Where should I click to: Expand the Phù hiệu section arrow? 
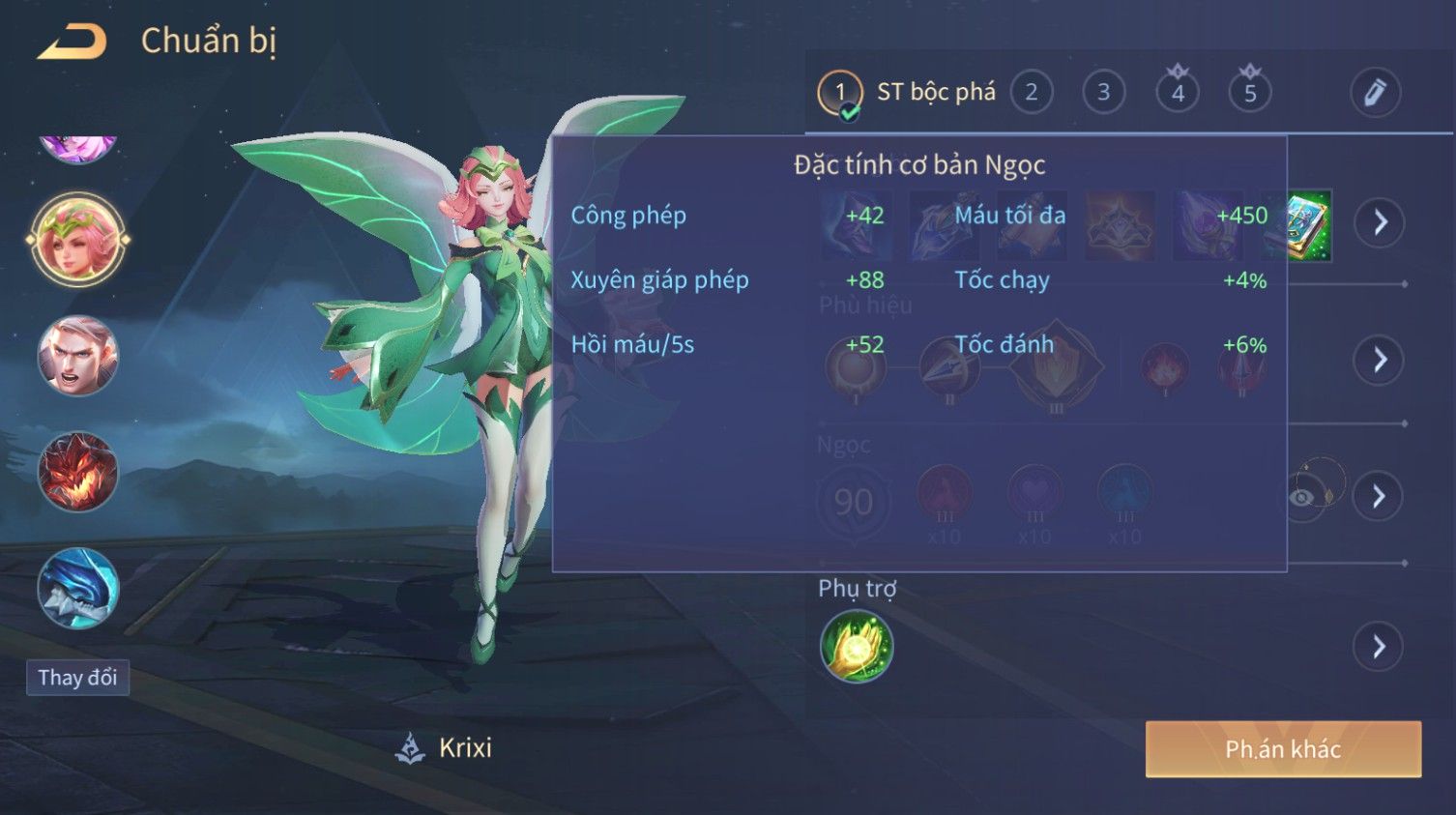(1379, 361)
